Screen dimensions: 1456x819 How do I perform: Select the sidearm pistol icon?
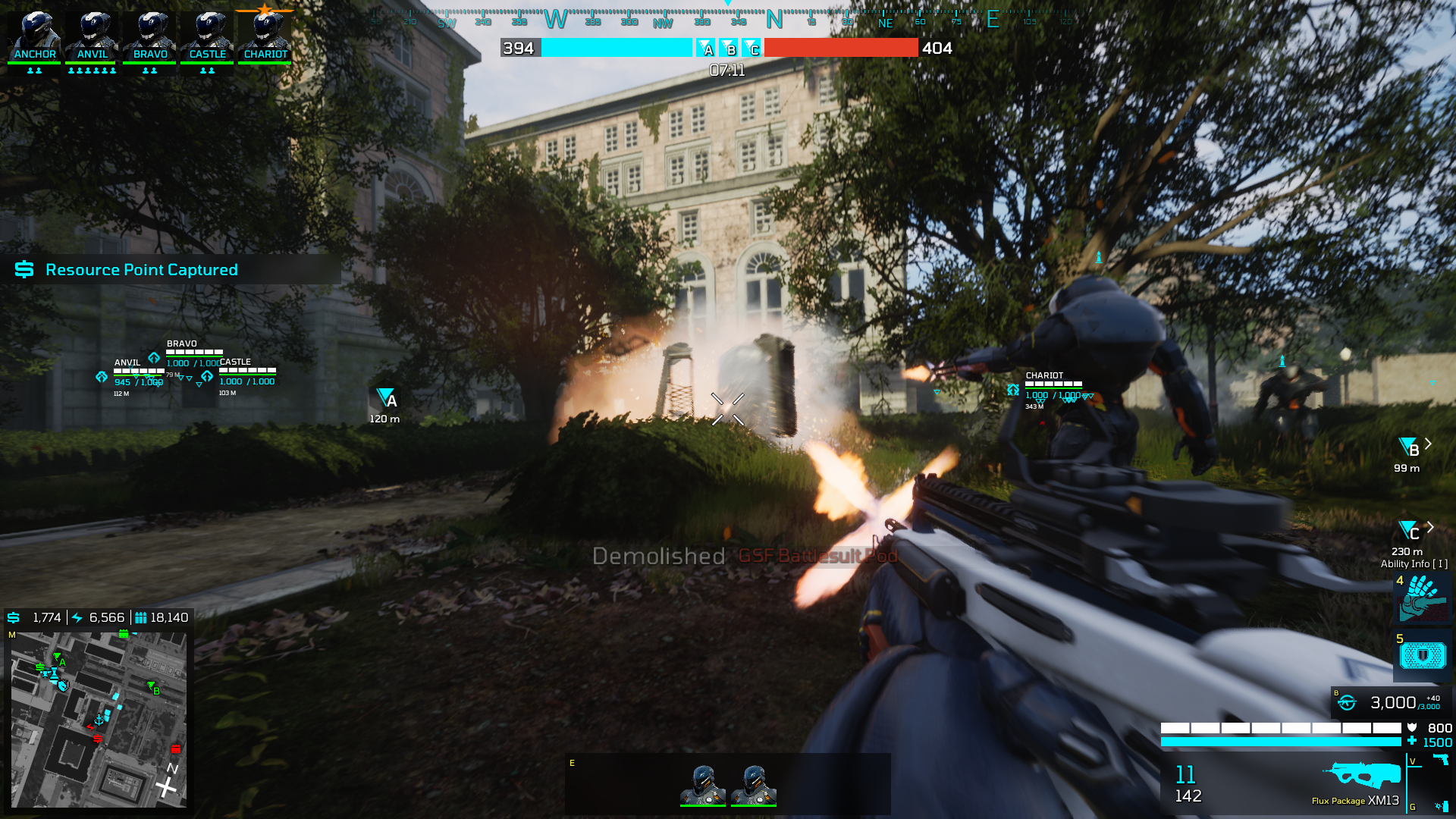[1440, 760]
